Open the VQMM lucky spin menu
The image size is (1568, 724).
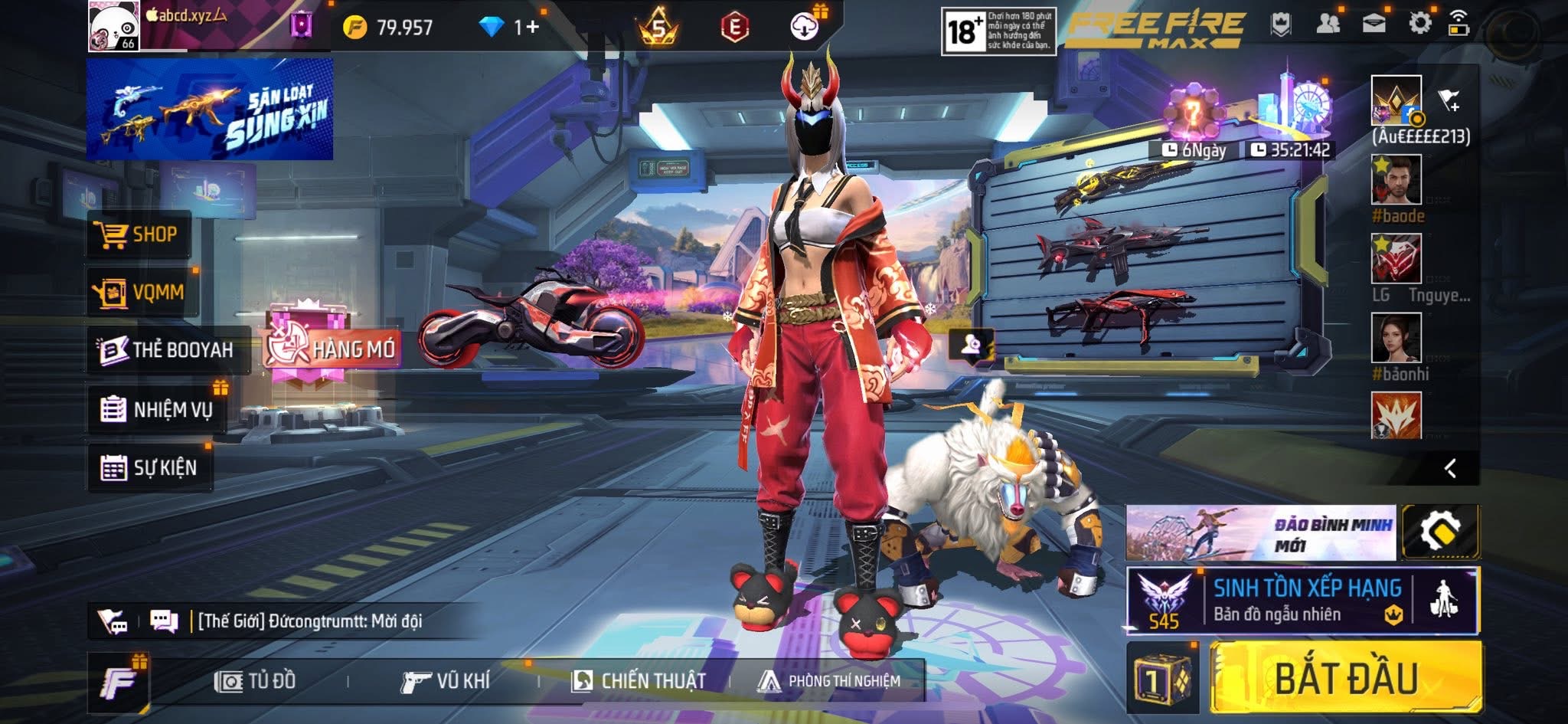[x=142, y=292]
